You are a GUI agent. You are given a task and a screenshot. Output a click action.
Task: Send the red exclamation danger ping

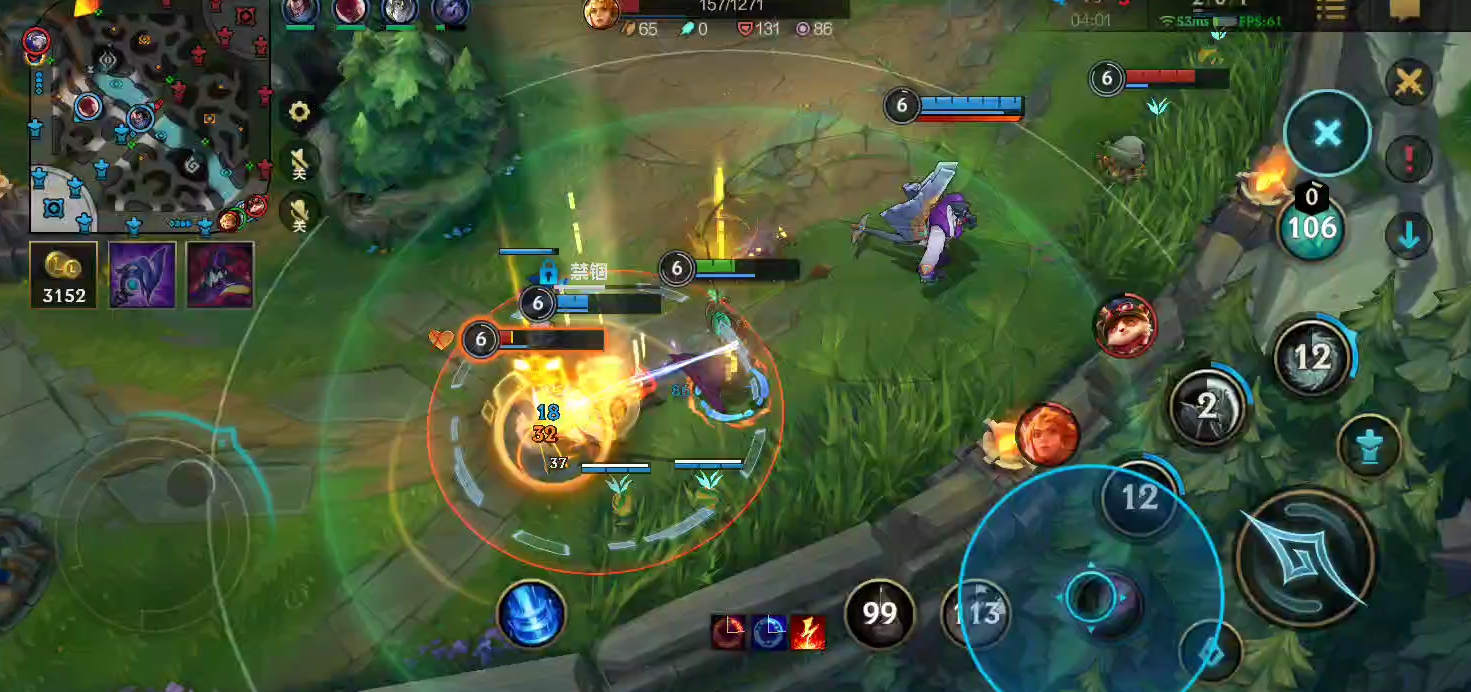click(1410, 158)
